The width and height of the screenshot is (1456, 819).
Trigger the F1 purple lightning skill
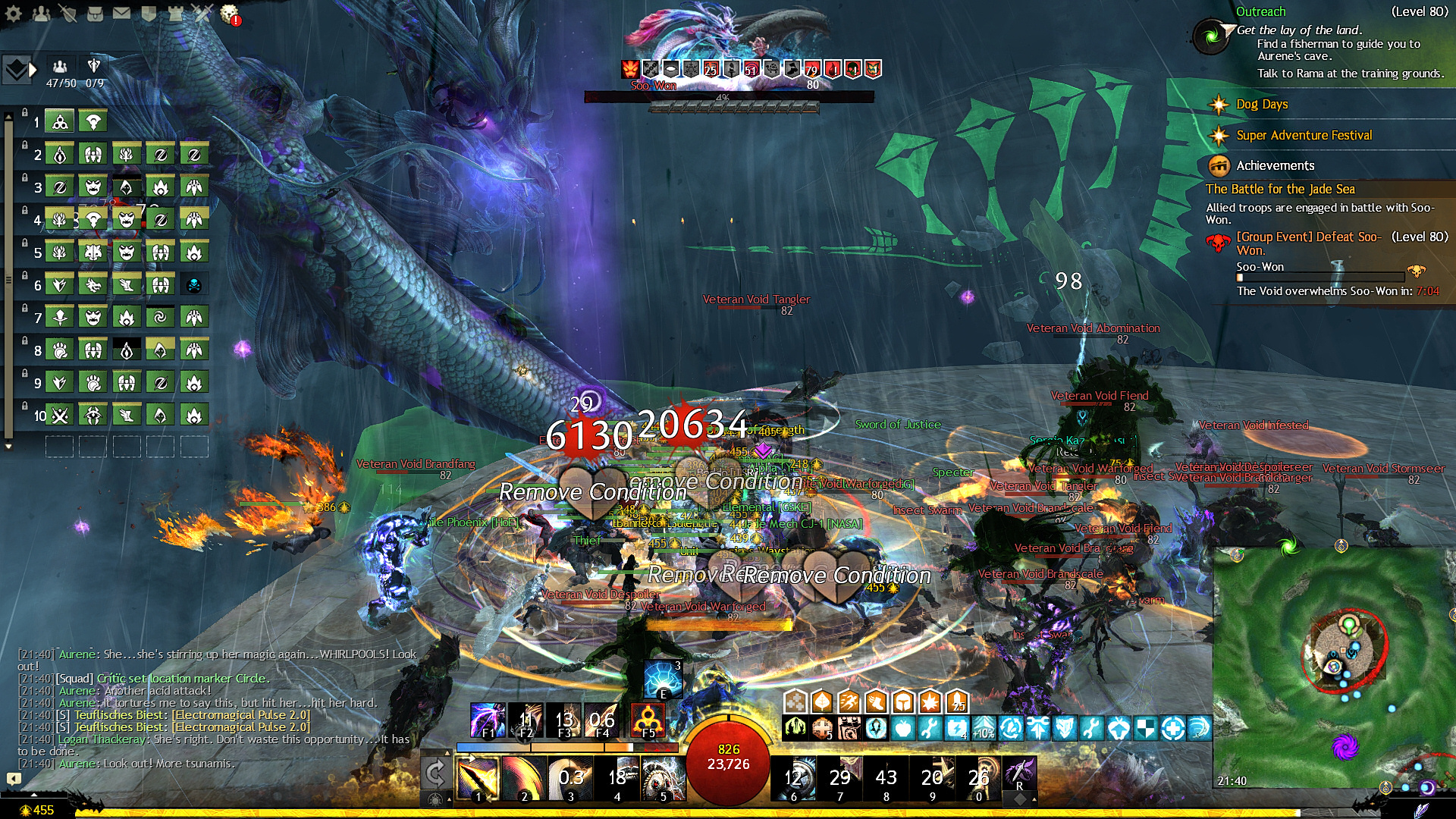click(x=488, y=720)
